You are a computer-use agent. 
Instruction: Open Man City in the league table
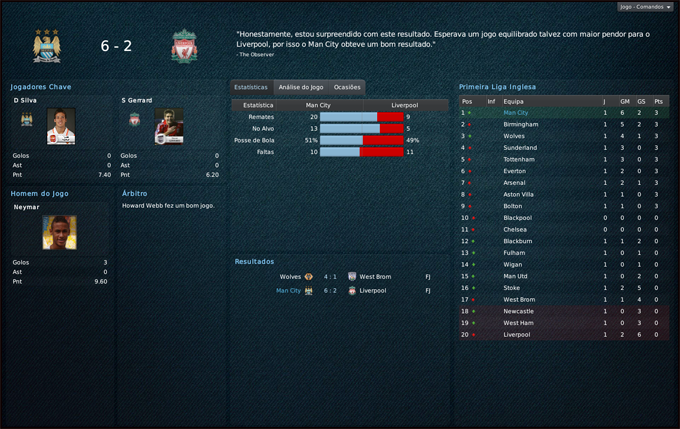coord(515,113)
